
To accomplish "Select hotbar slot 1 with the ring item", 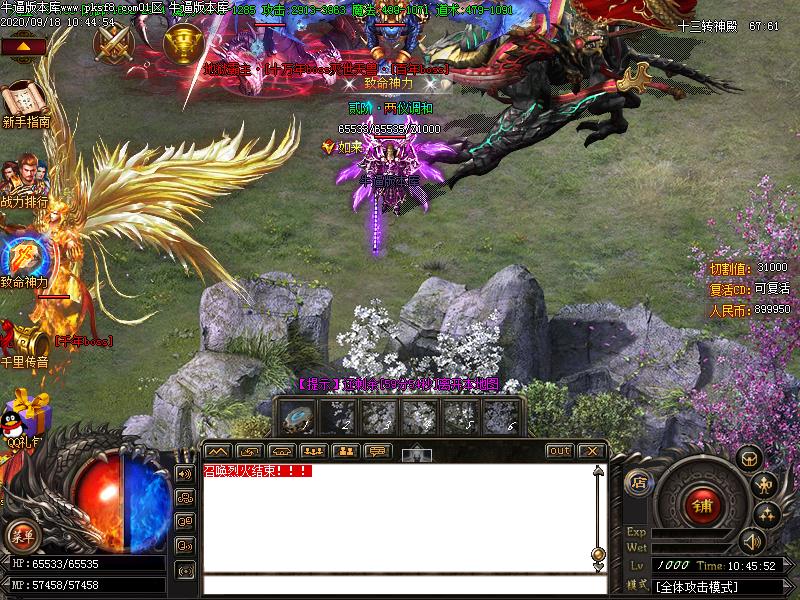I will tap(297, 417).
